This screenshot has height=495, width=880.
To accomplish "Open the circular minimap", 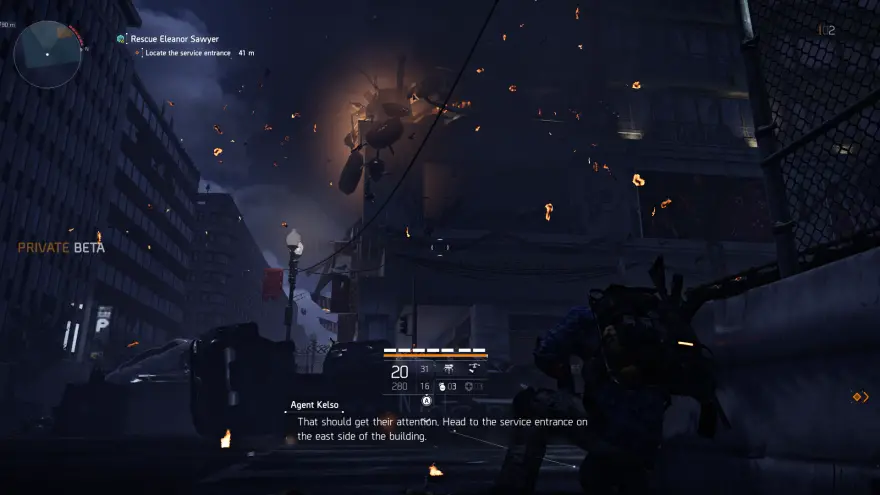I will (47, 53).
